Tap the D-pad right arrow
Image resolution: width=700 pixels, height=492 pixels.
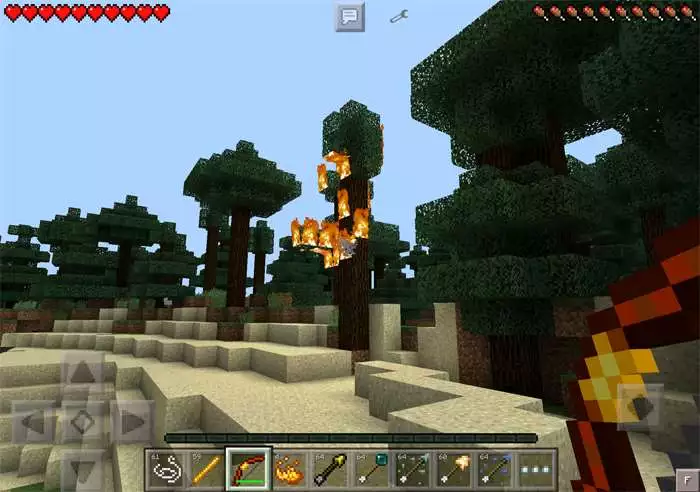131,422
